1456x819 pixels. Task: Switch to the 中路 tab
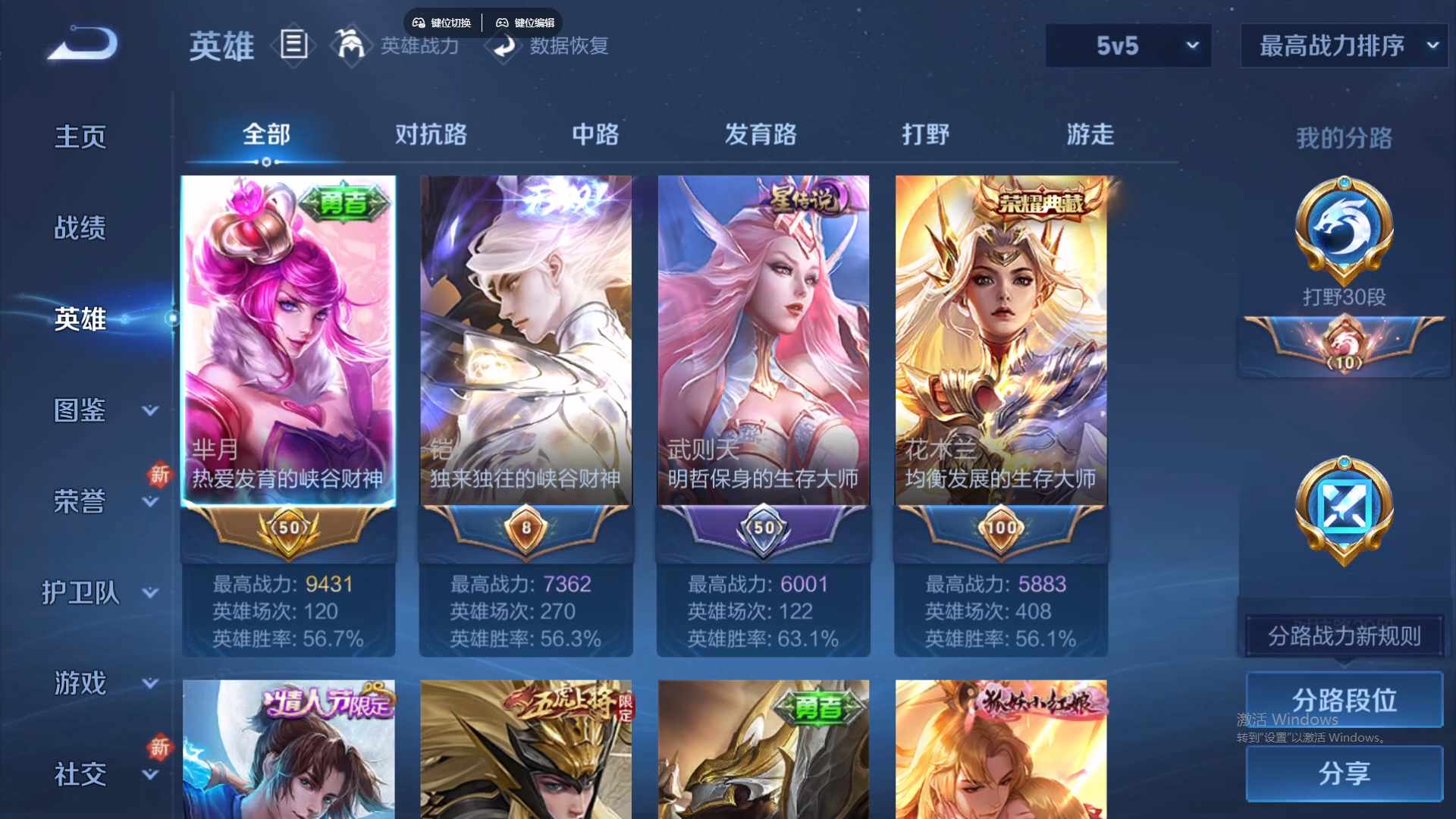coord(595,134)
